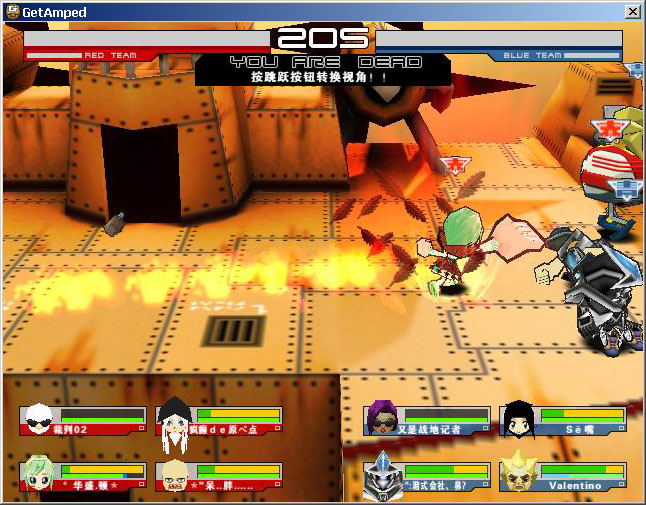This screenshot has height=505, width=646.
Task: Close the GetAmped window
Action: pos(632,11)
